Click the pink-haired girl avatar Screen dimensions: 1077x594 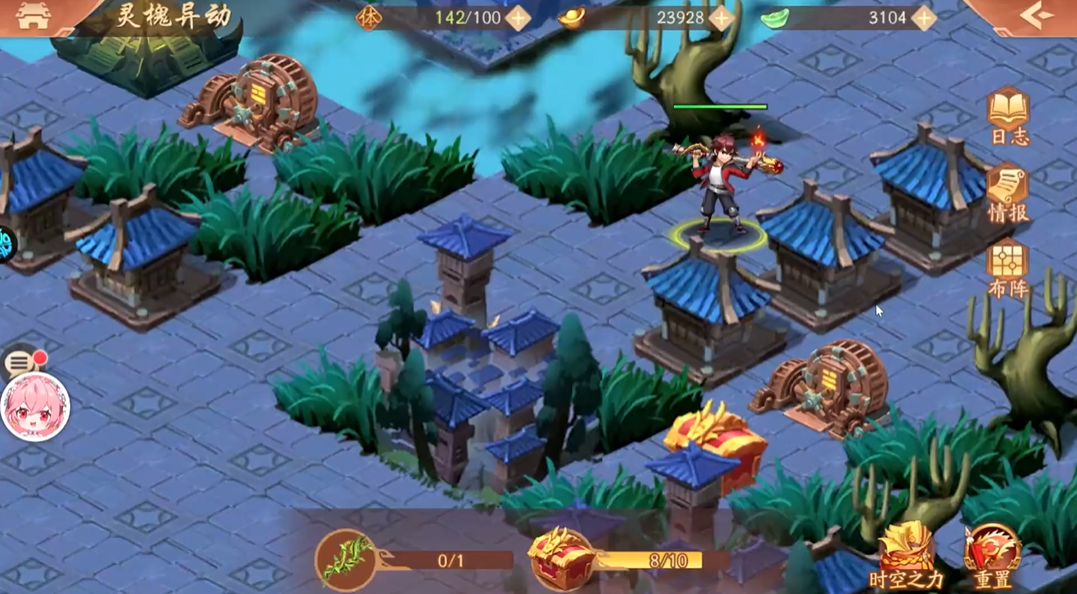pyautogui.click(x=35, y=407)
